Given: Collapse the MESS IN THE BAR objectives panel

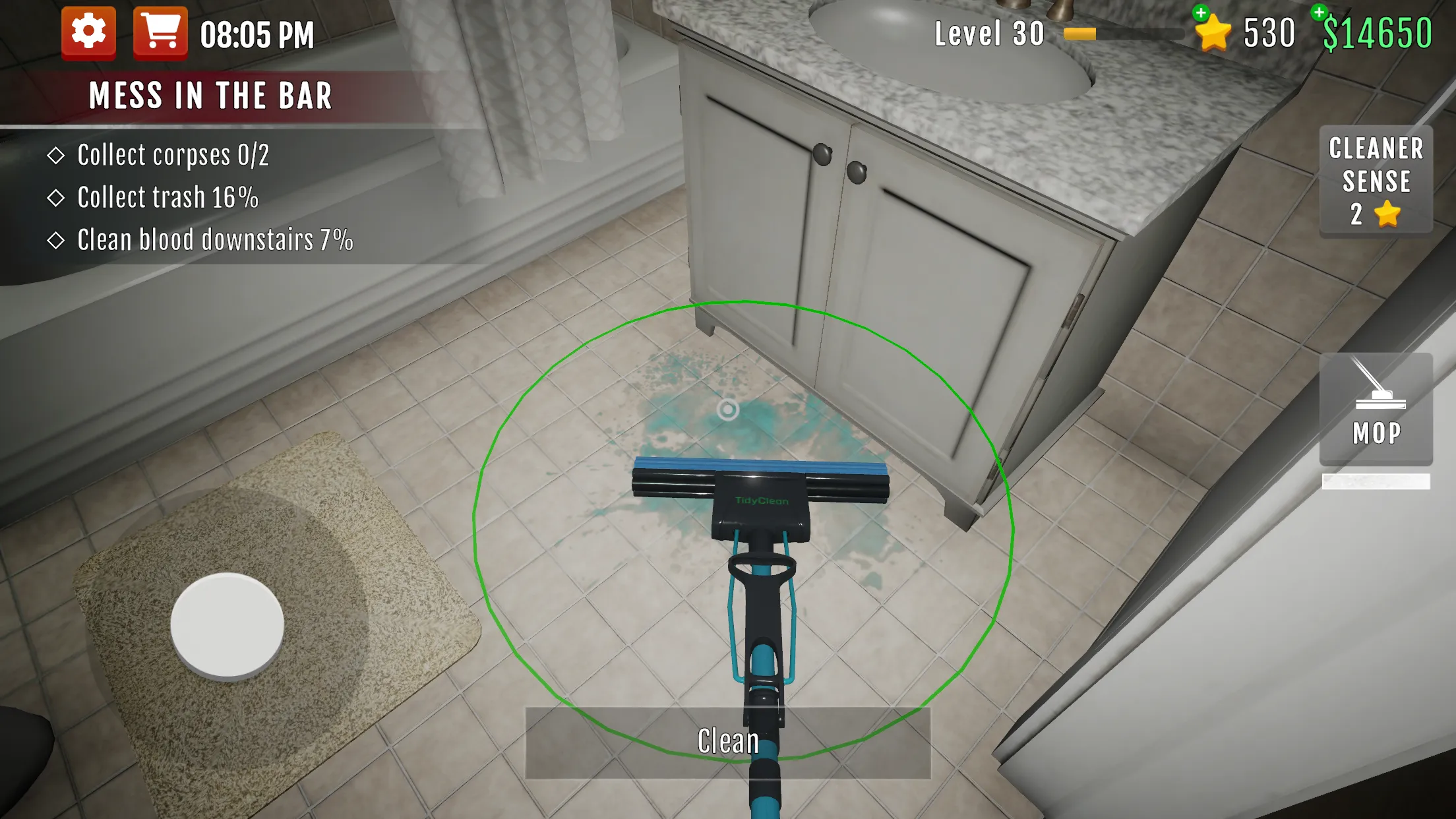Looking at the screenshot, I should (x=210, y=96).
